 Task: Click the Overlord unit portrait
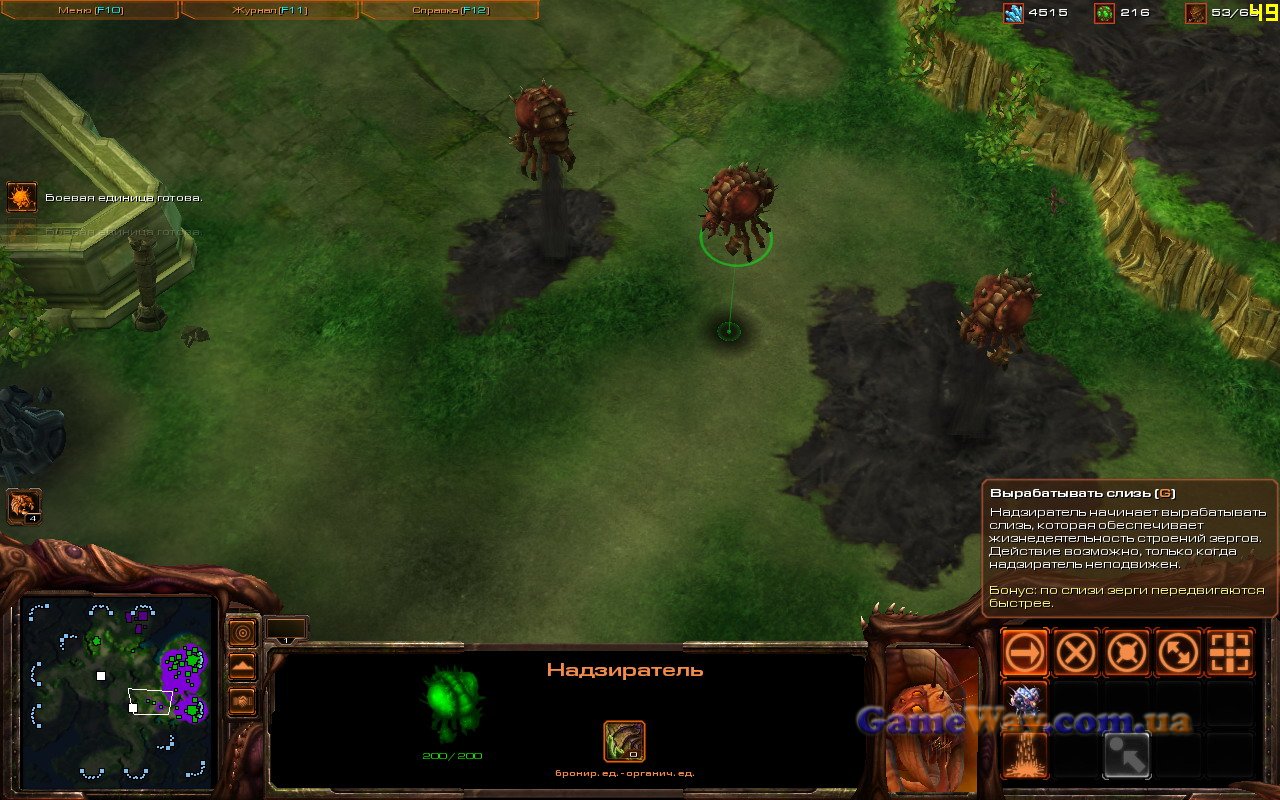point(931,712)
